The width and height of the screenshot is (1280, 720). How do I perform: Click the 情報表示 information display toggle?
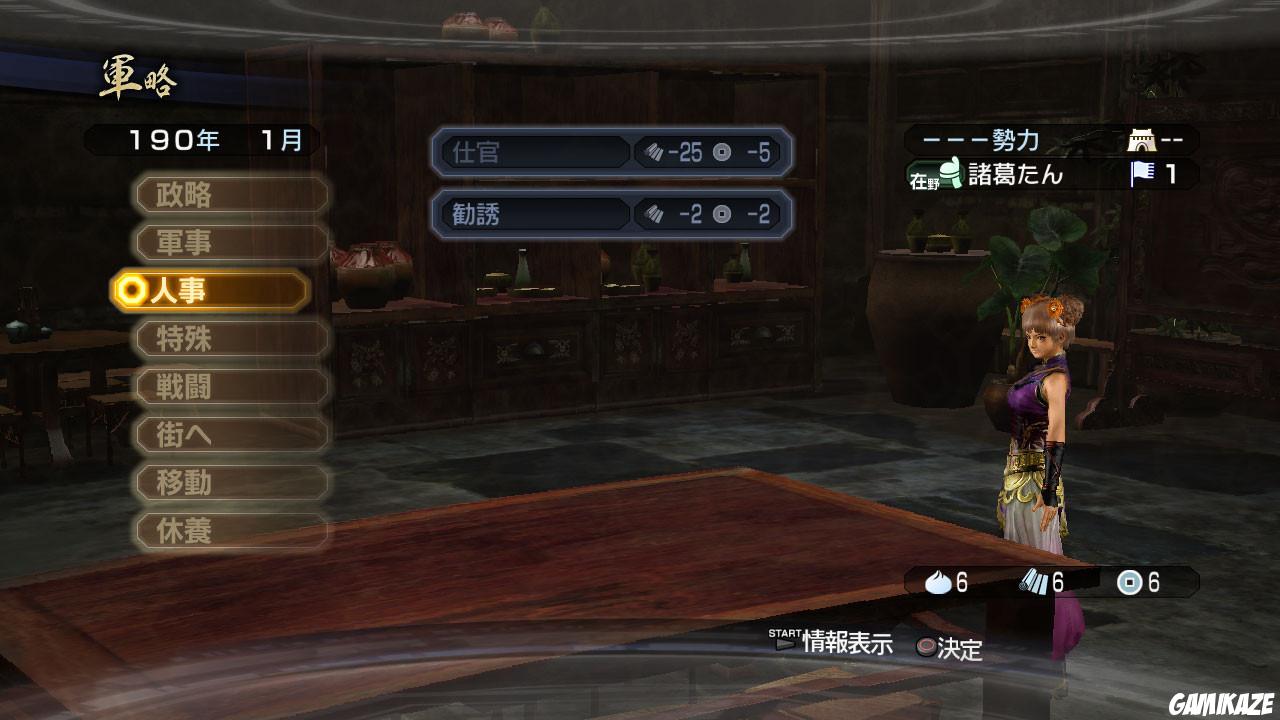[846, 648]
